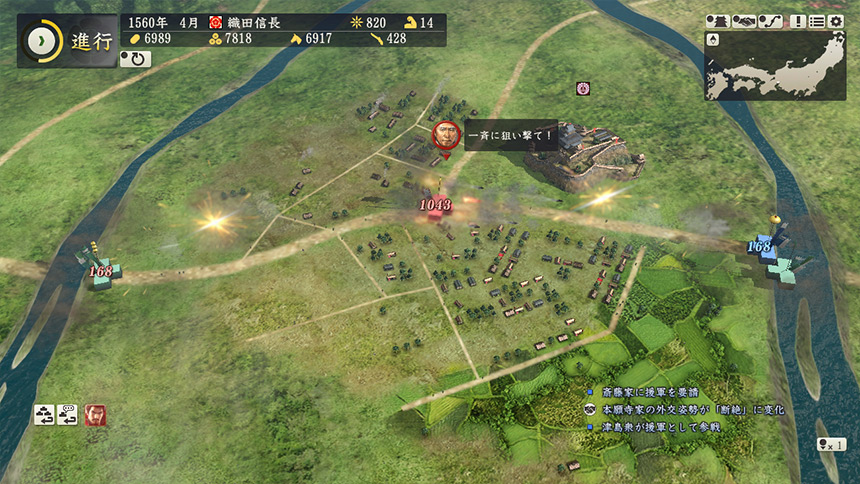Click the all-units return arrow button
The image size is (860, 484).
tap(44, 414)
